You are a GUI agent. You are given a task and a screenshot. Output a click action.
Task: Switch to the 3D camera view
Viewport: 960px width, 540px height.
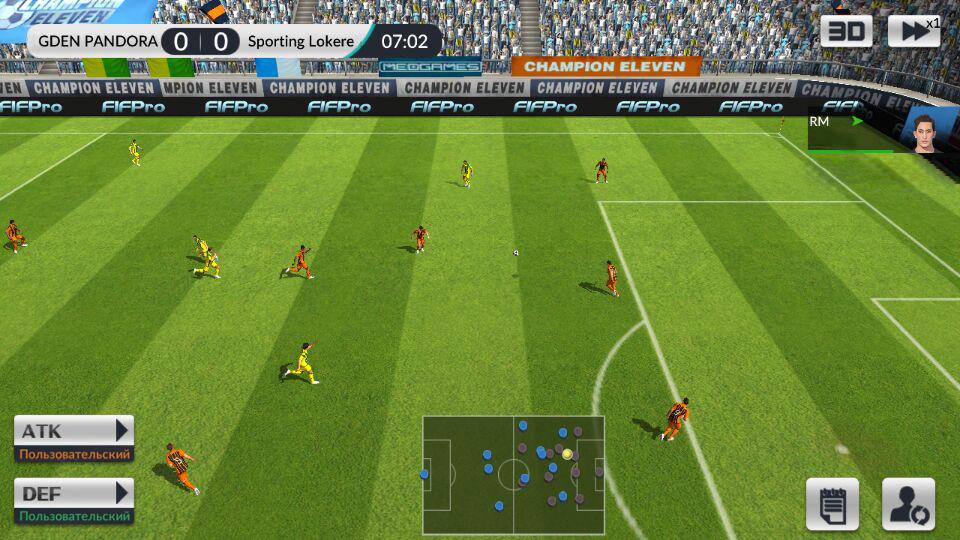pyautogui.click(x=846, y=31)
